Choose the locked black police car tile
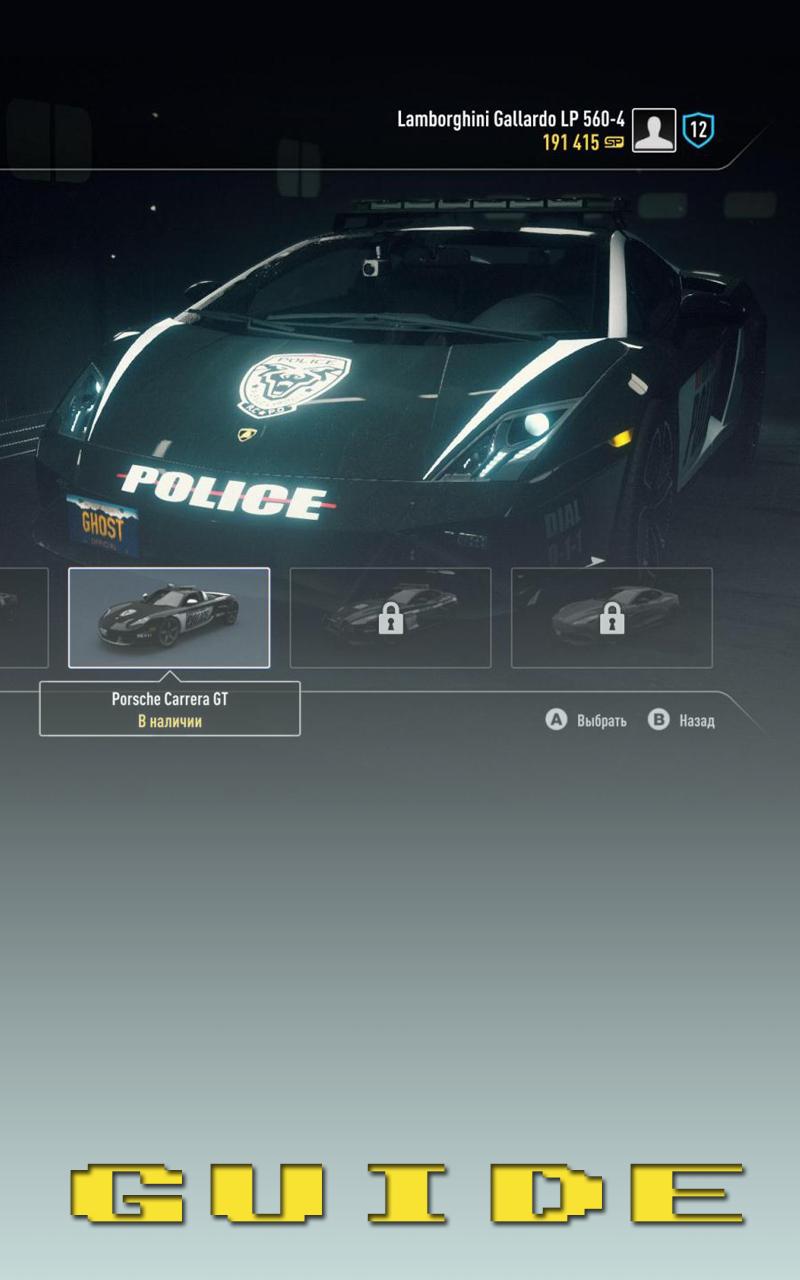This screenshot has height=1280, width=800. pos(390,617)
